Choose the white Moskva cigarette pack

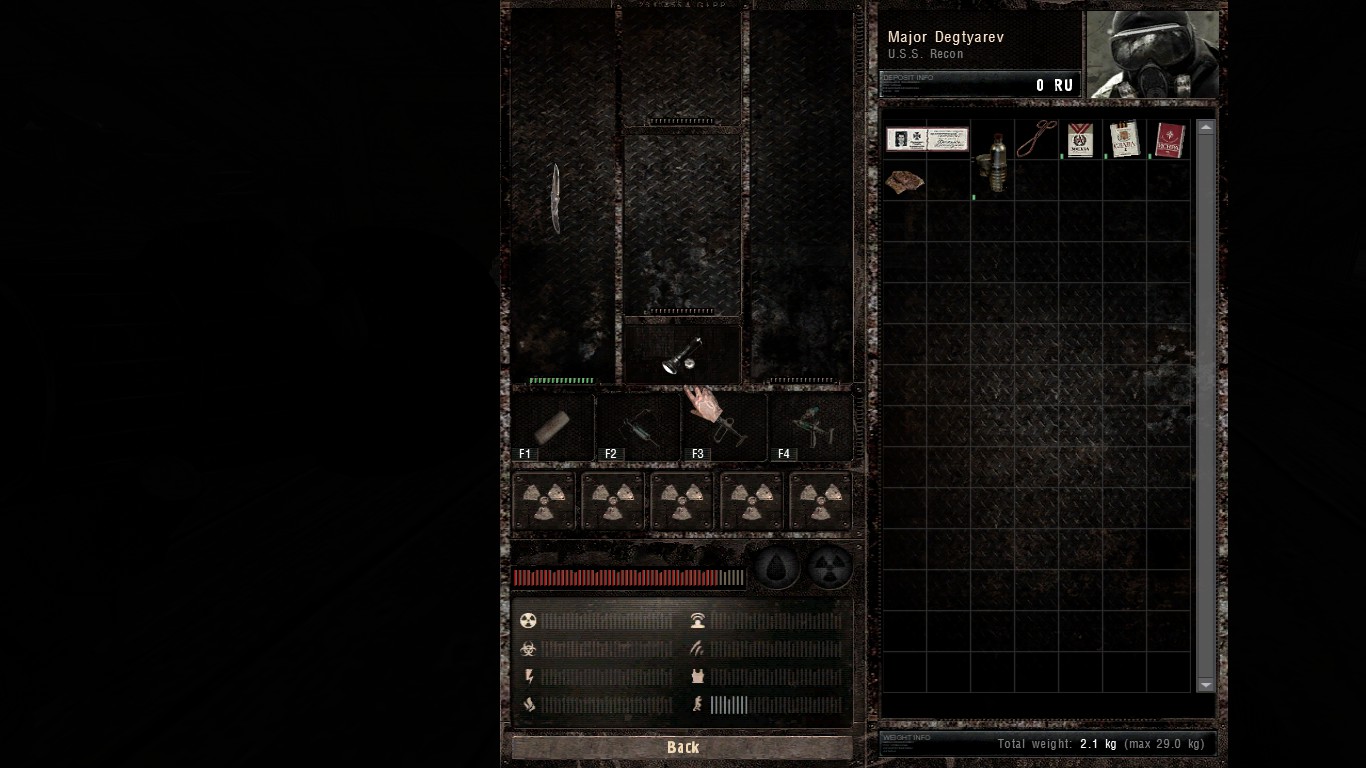(x=1080, y=139)
